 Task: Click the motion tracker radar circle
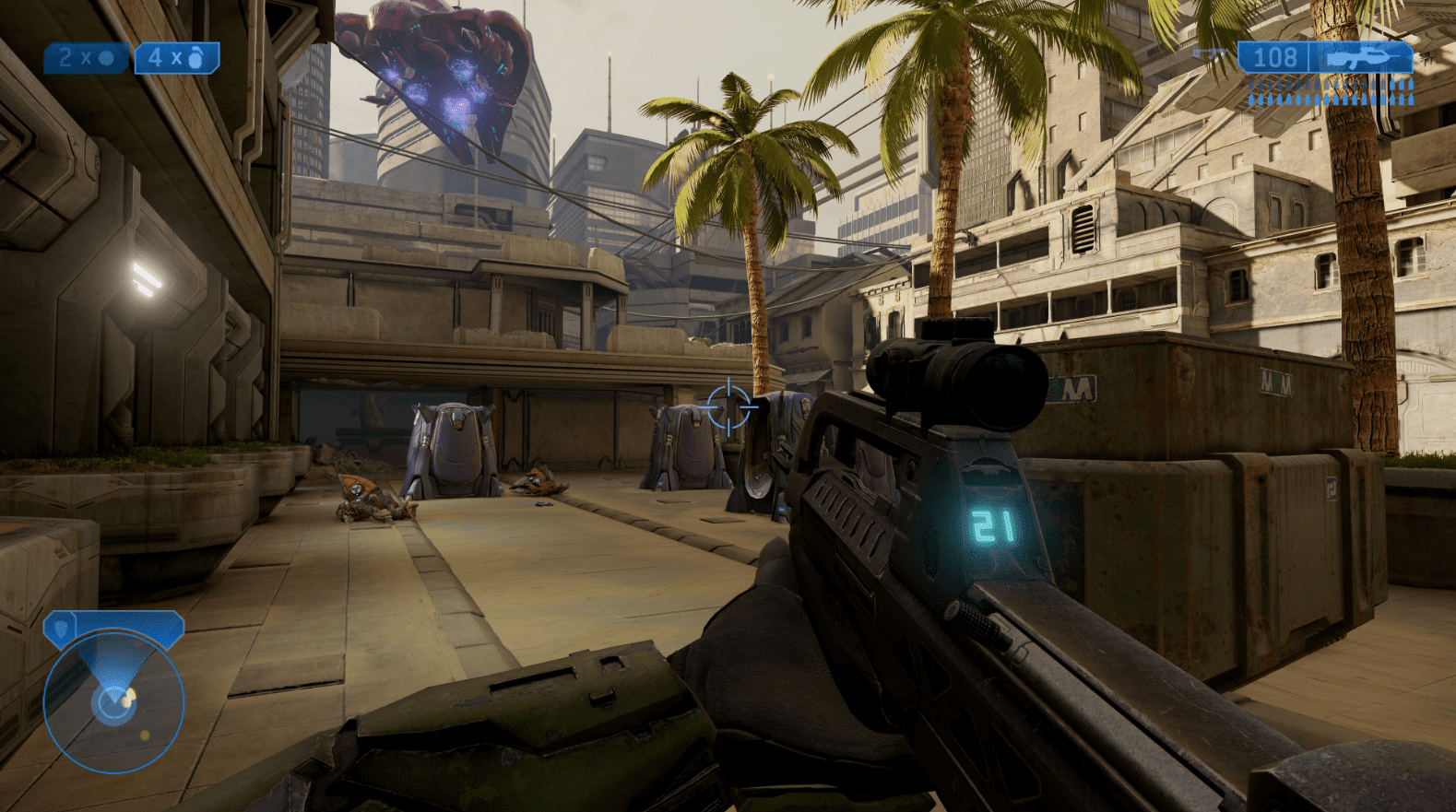tap(115, 700)
